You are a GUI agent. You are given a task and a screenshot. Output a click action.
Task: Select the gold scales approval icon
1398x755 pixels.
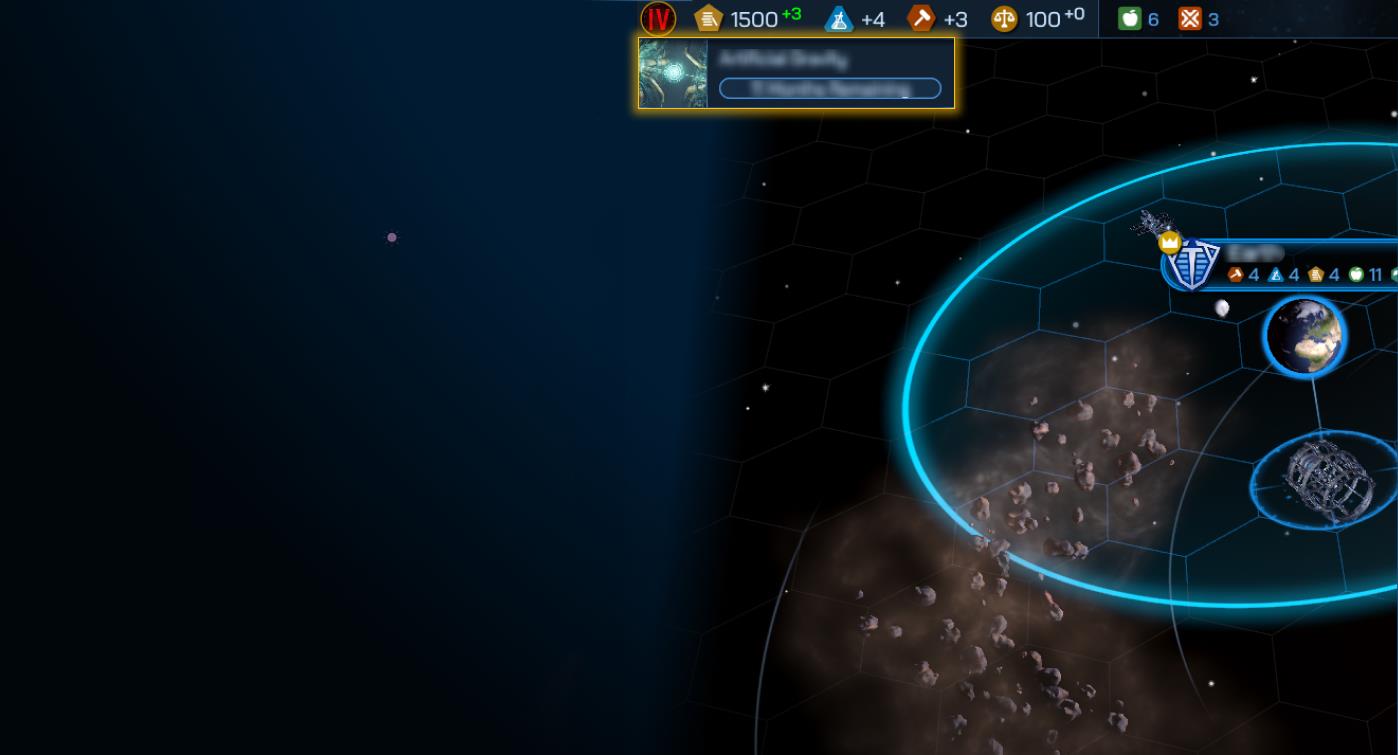(x=1004, y=18)
